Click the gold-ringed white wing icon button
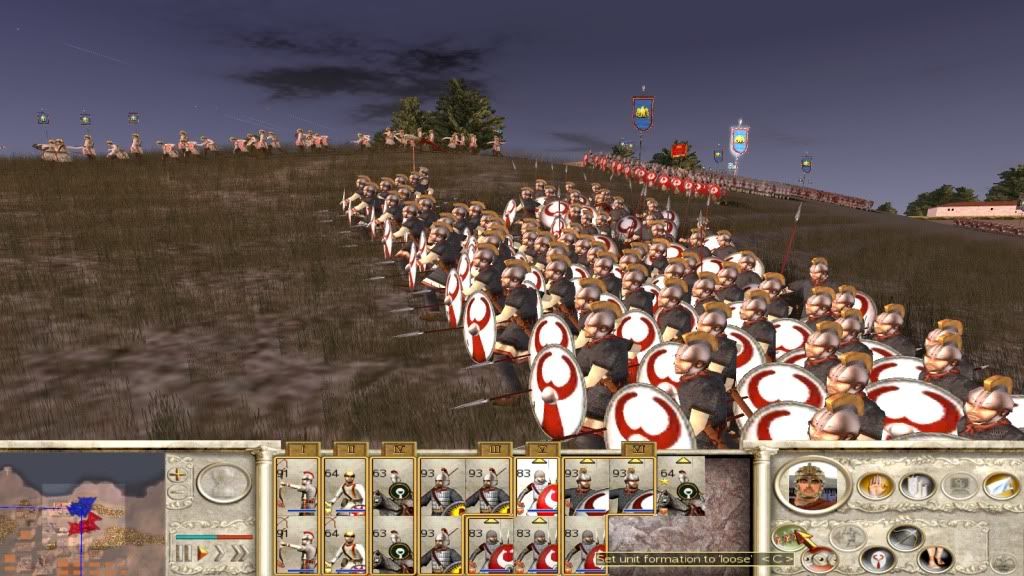Screen dimensions: 1024x576 click(x=999, y=486)
